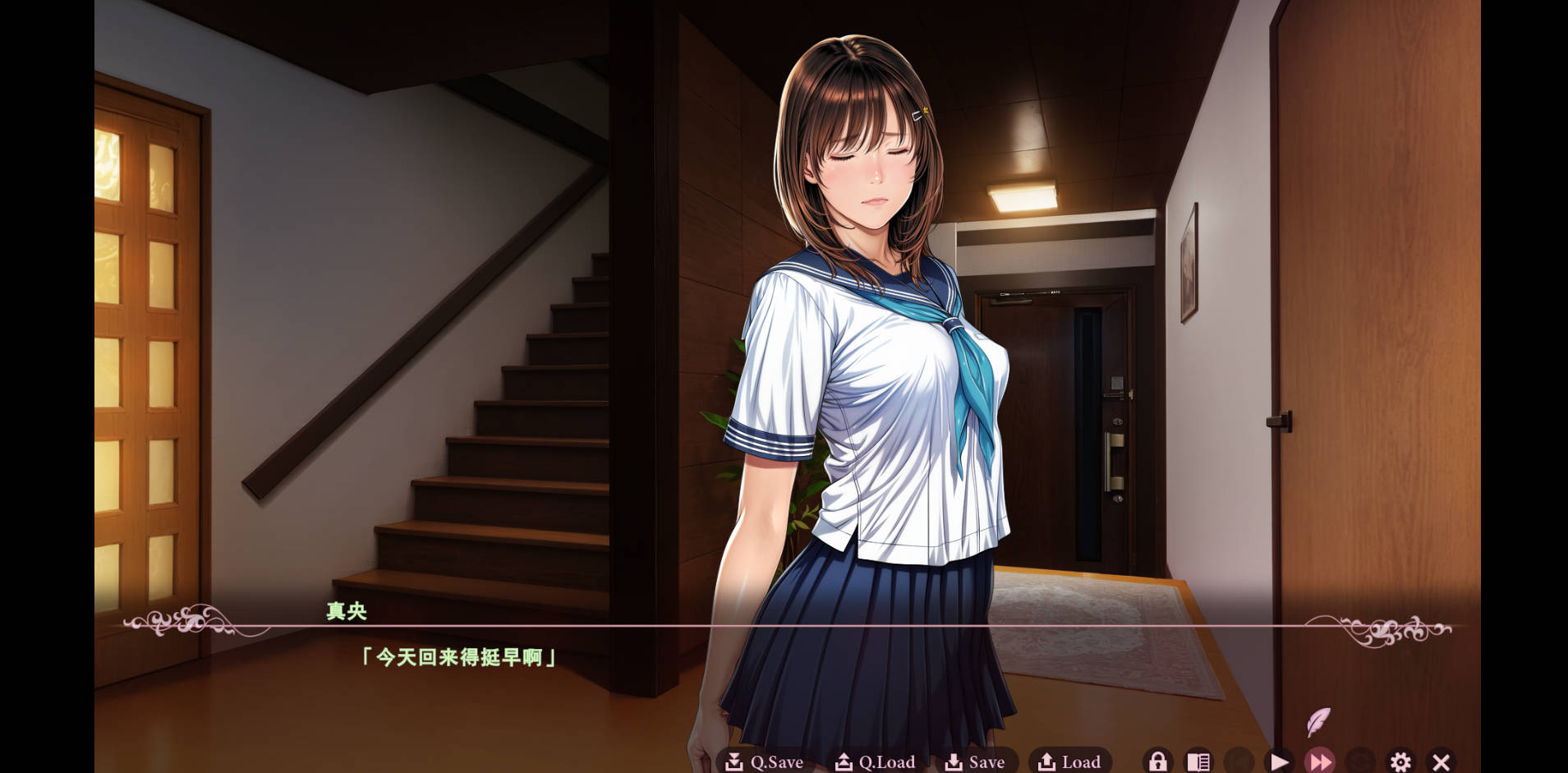This screenshot has height=773, width=1568.
Task: Open the Load menu
Action: (1069, 761)
